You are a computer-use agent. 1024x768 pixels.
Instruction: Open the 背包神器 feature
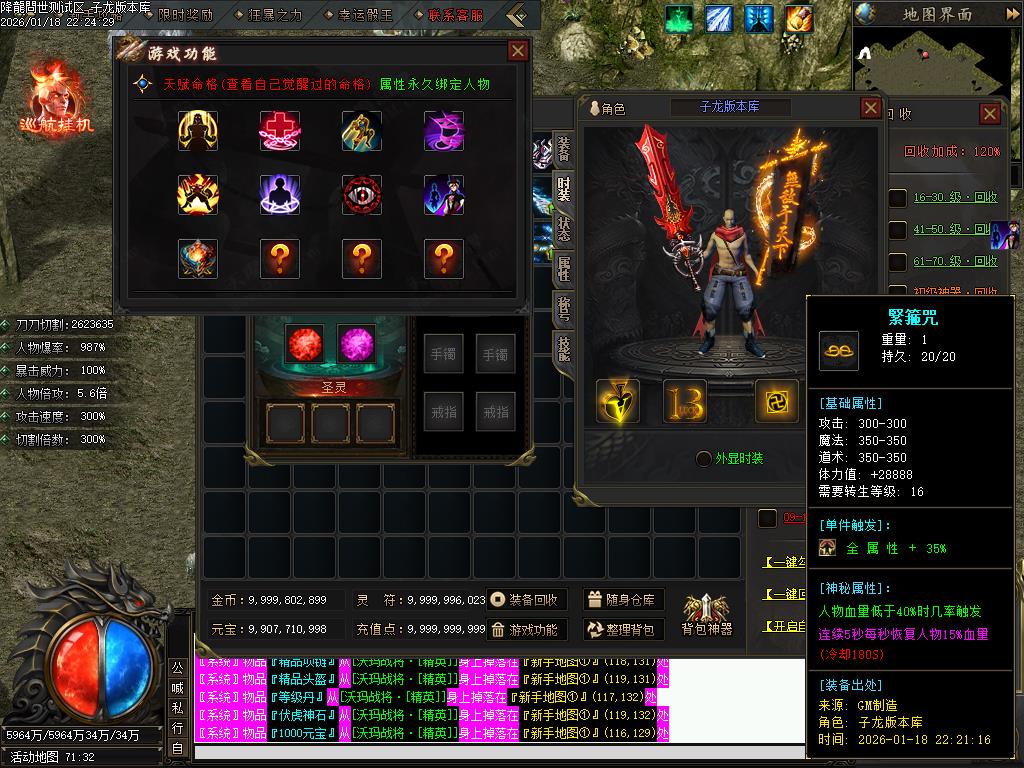pyautogui.click(x=707, y=614)
